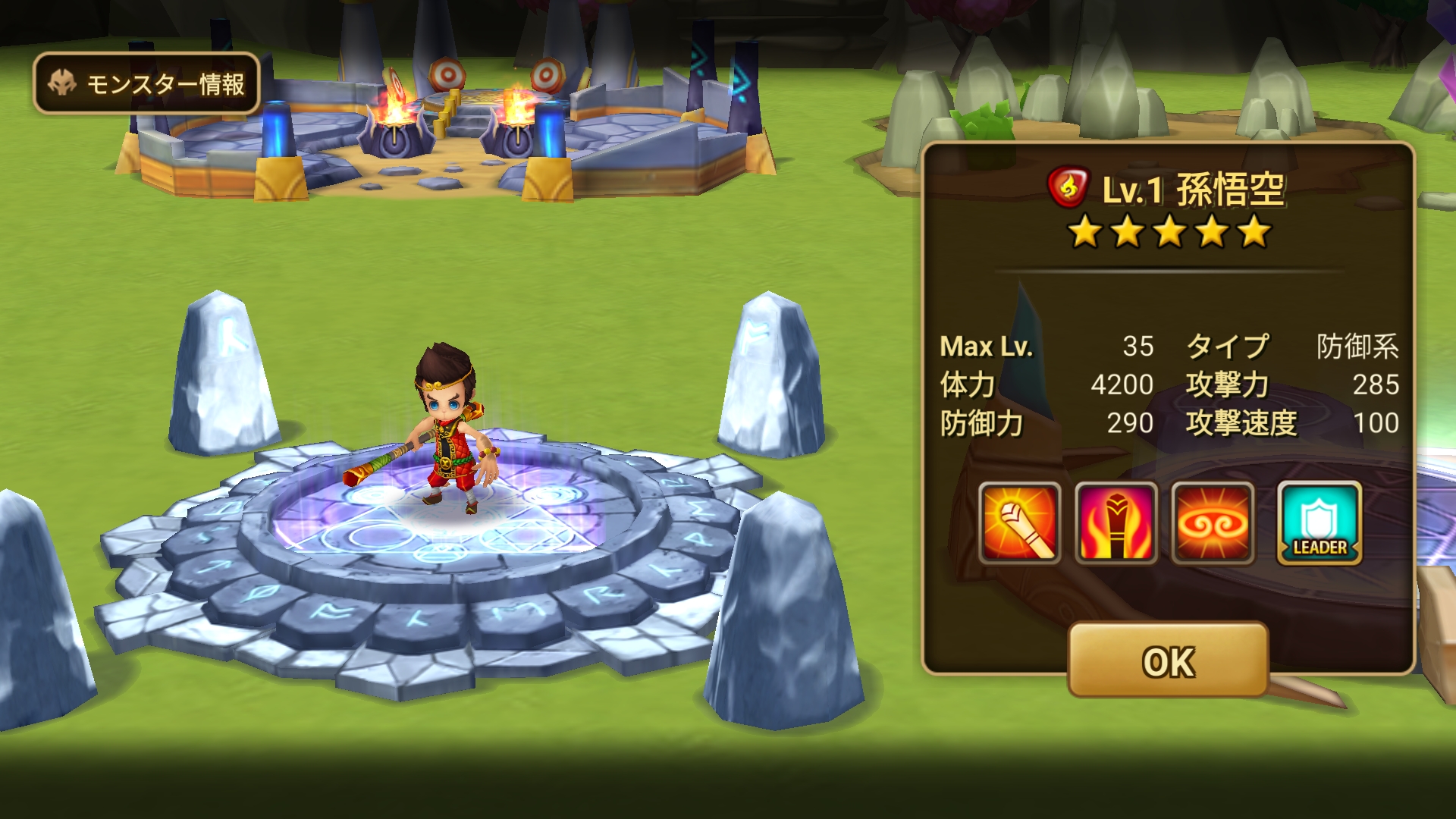View the flaming staff skill icon
The height and width of the screenshot is (819, 1456).
pos(1116,523)
